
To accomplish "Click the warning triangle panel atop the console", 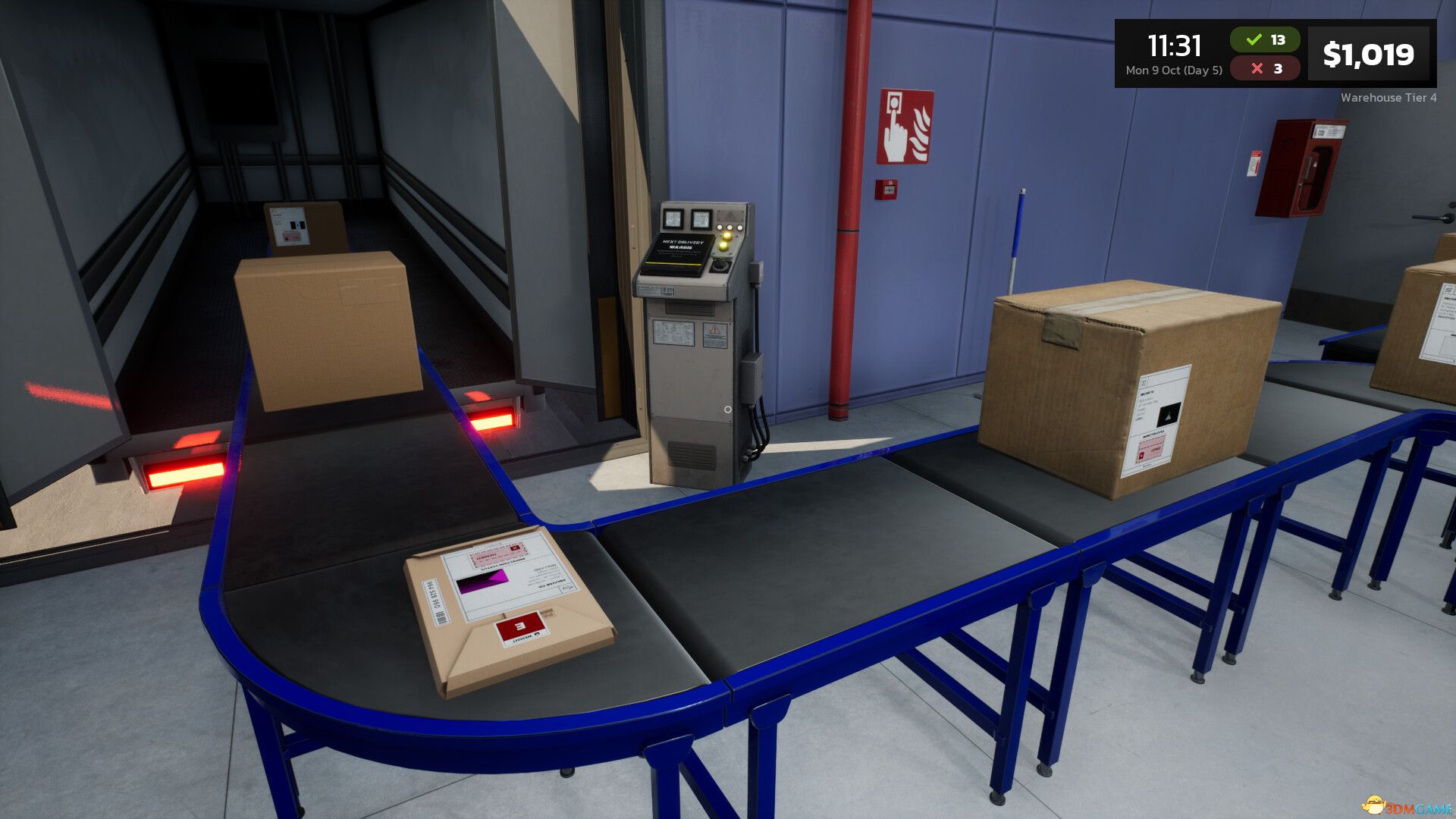I will pos(730,215).
